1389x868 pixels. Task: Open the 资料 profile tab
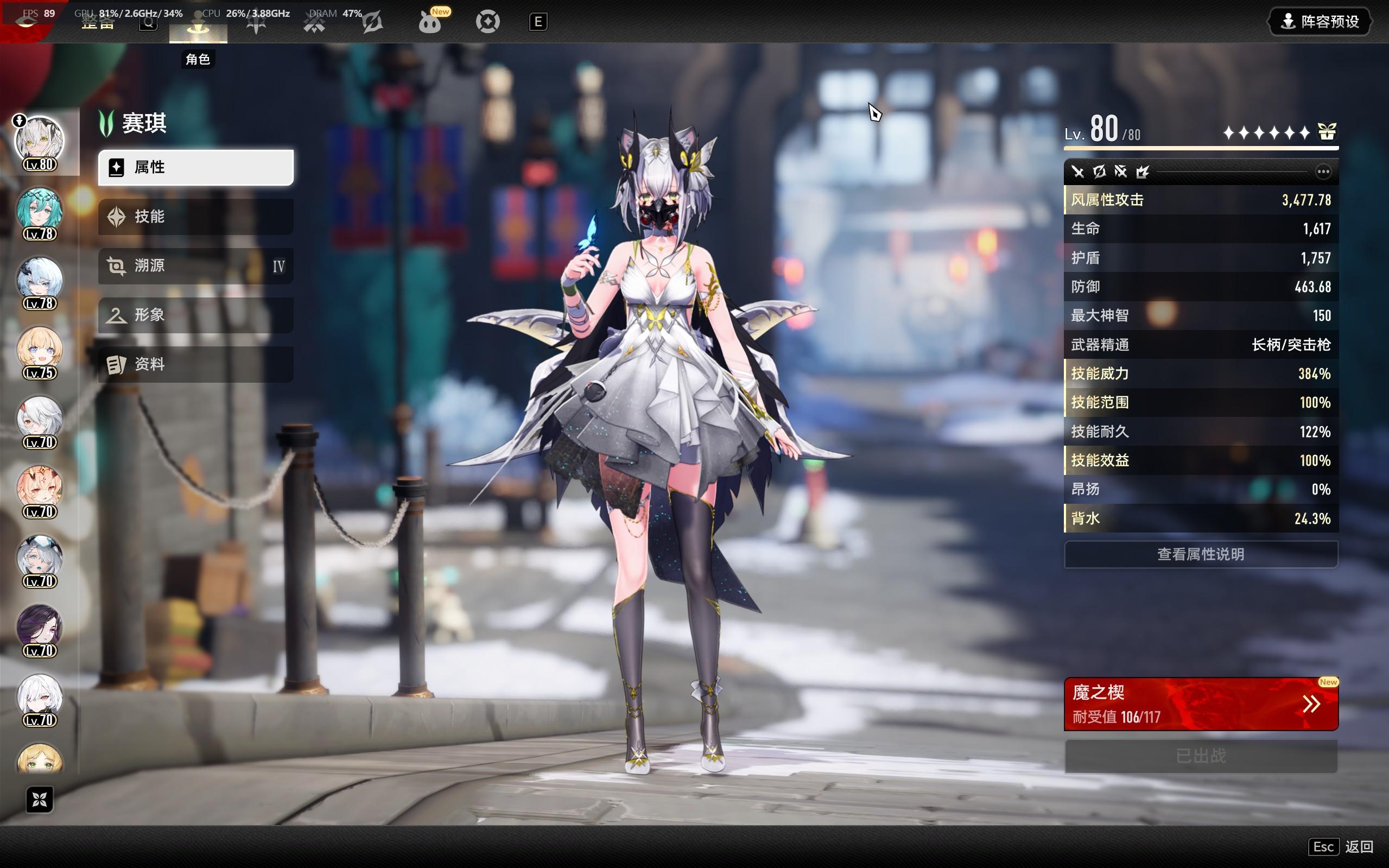click(196, 364)
